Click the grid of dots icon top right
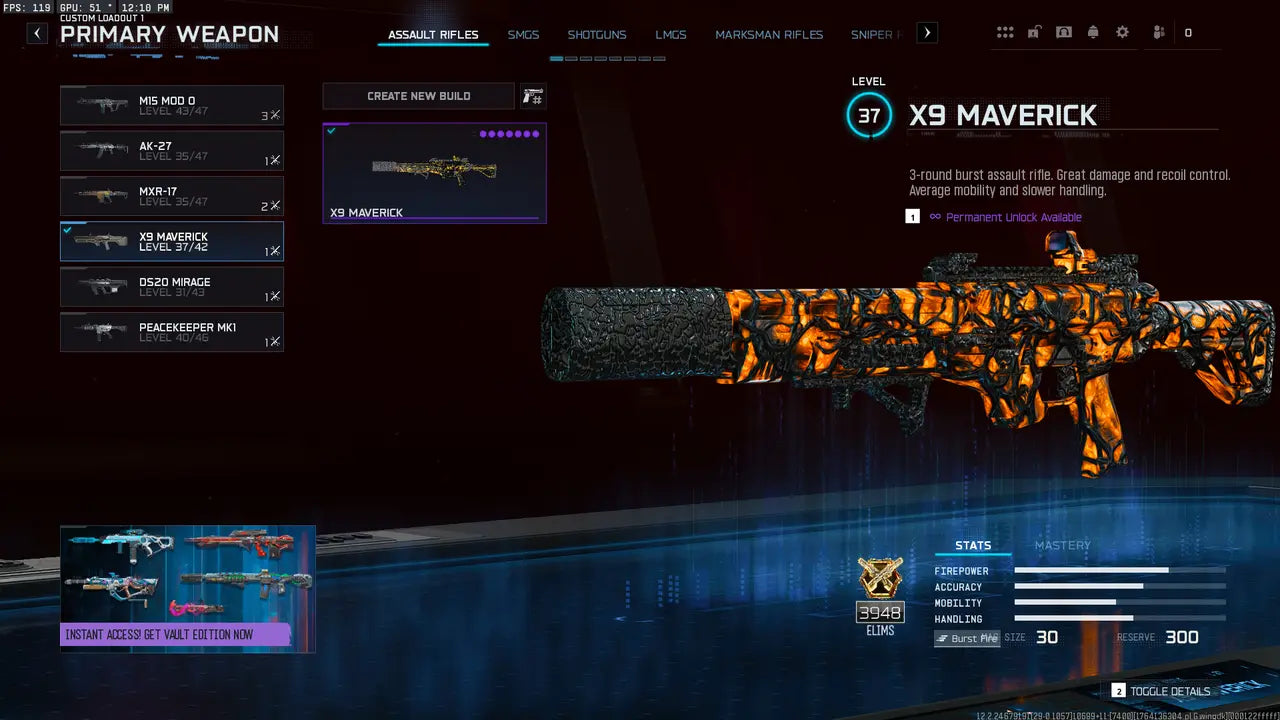Image resolution: width=1280 pixels, height=720 pixels. pos(1005,32)
